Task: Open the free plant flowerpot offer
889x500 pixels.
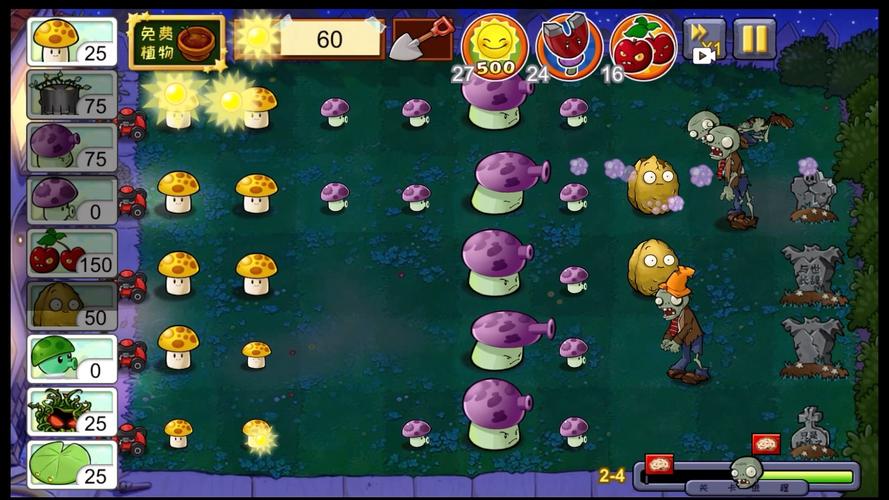Action: [x=177, y=42]
